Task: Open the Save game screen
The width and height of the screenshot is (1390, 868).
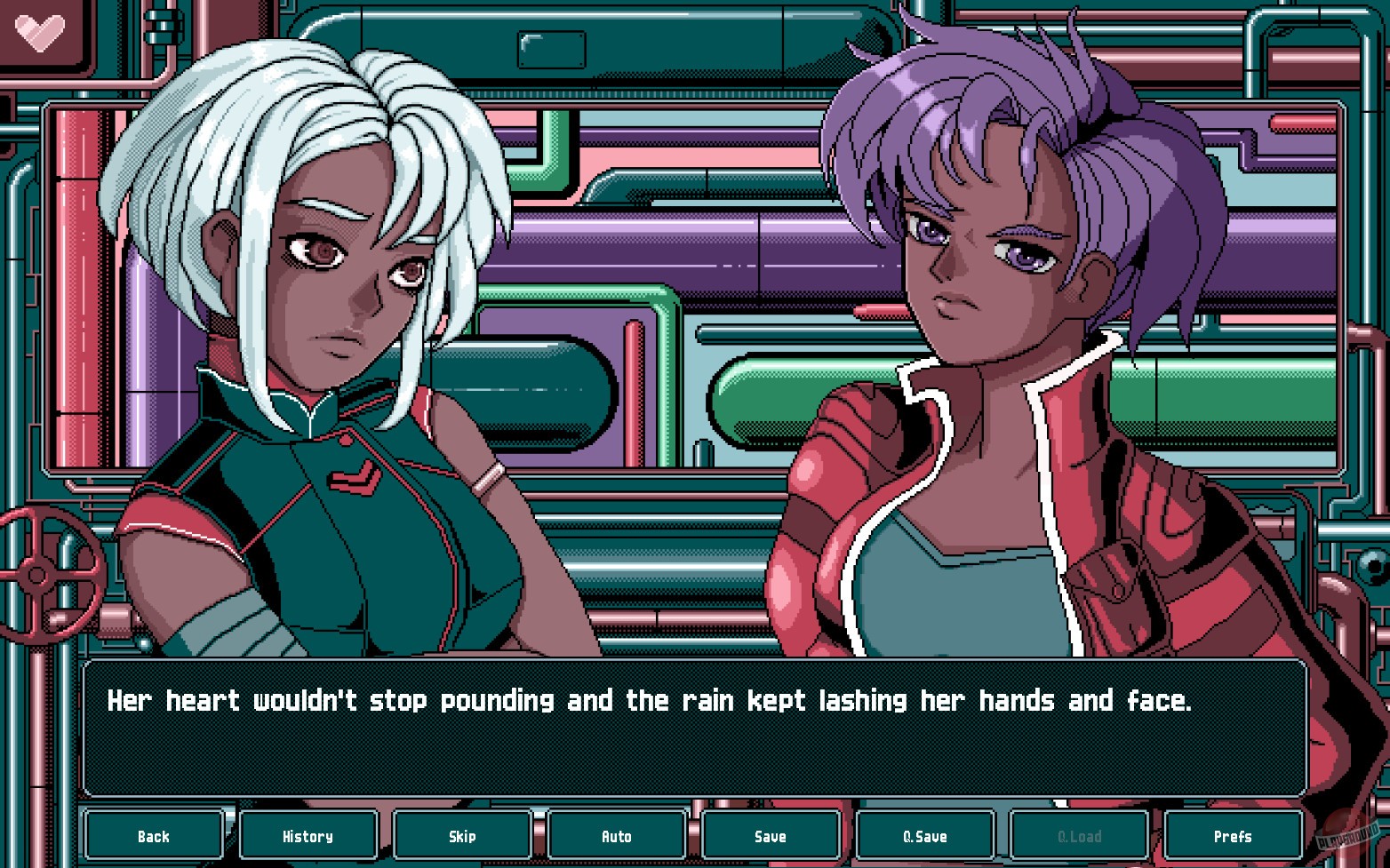Action: click(x=771, y=835)
